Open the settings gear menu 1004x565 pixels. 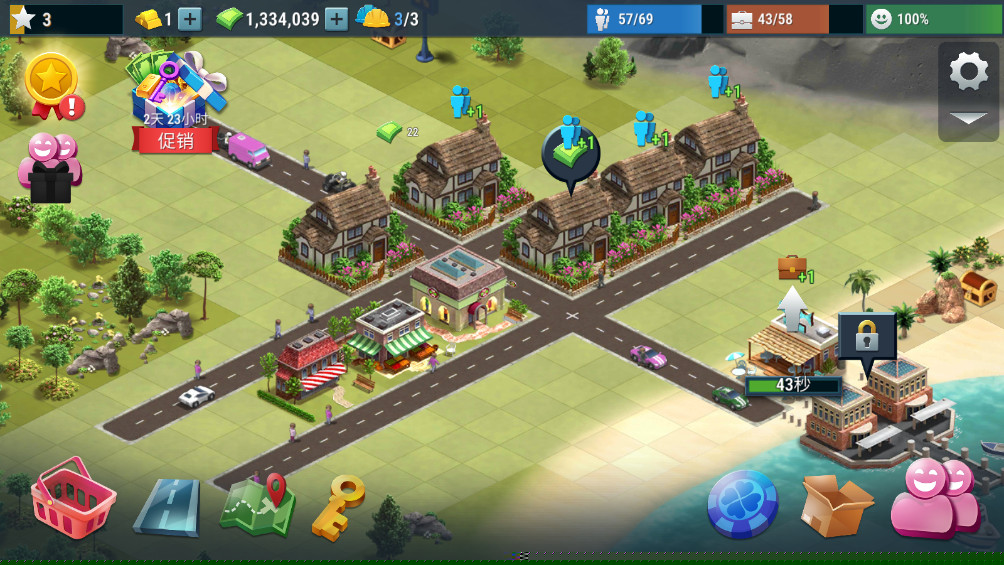point(968,71)
